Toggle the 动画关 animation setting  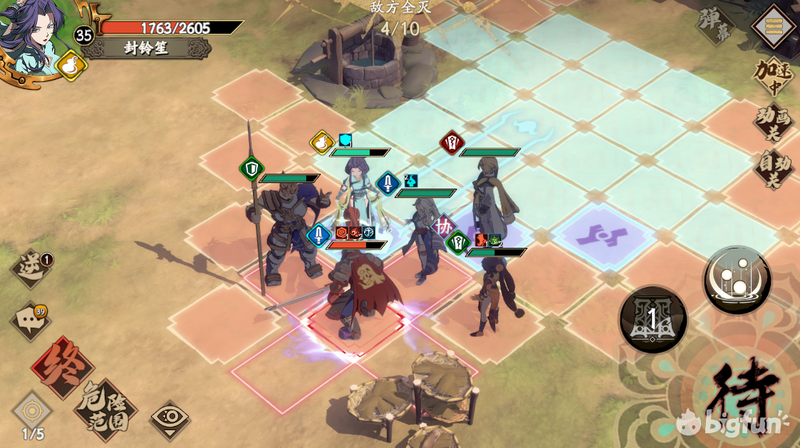point(773,123)
